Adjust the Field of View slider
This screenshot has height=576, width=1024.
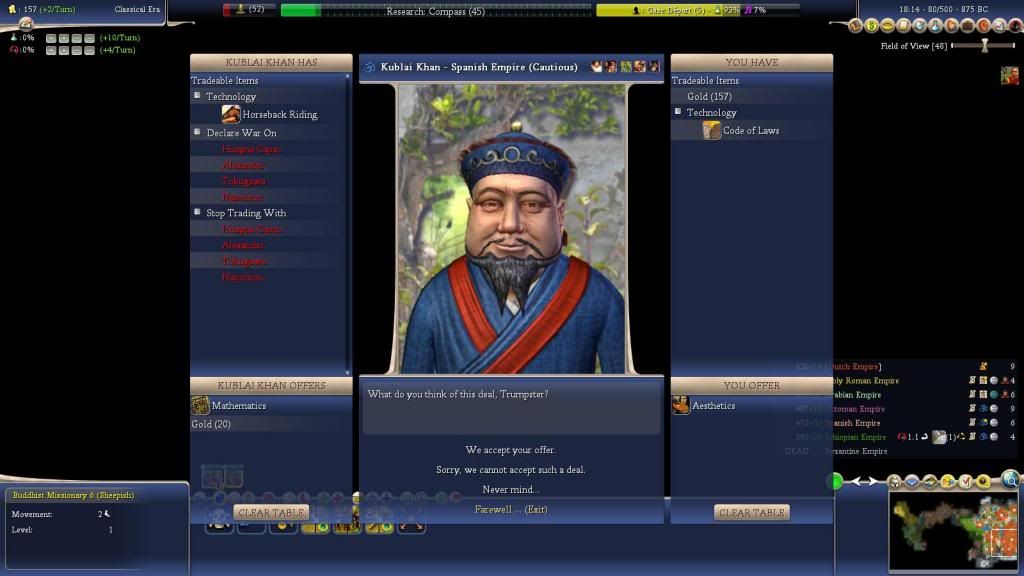coord(985,46)
